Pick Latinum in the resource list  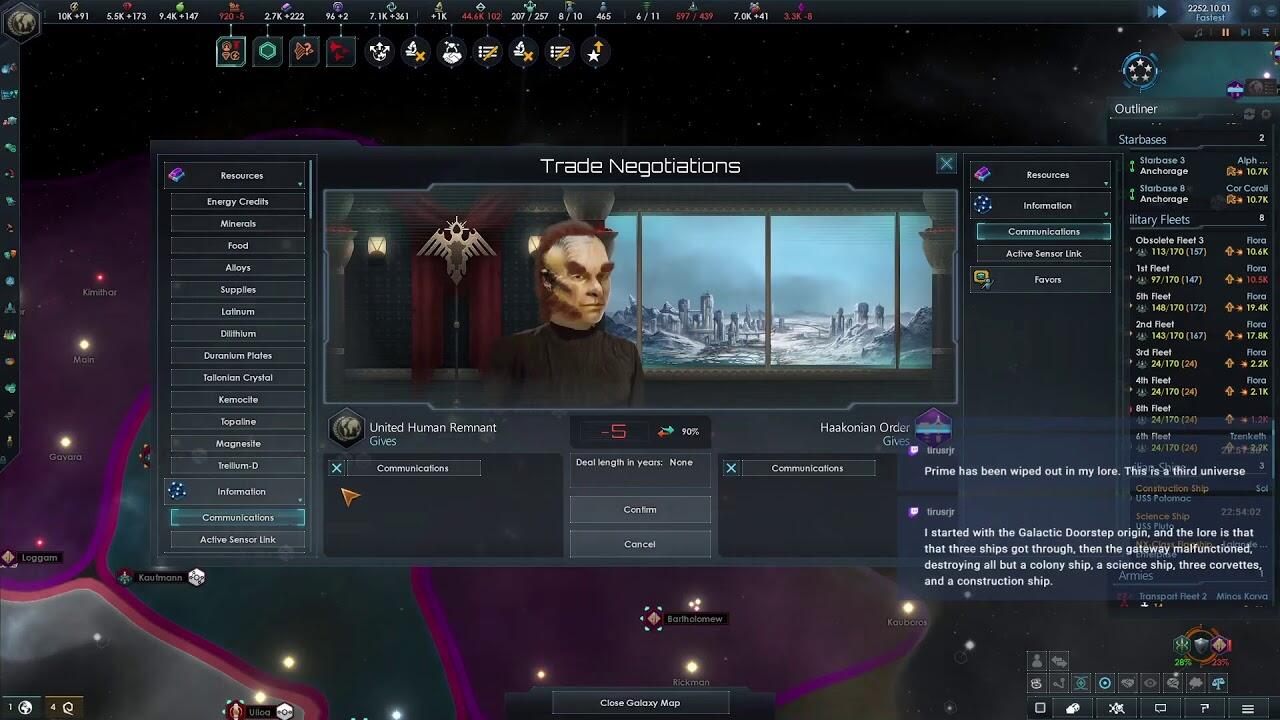point(238,311)
